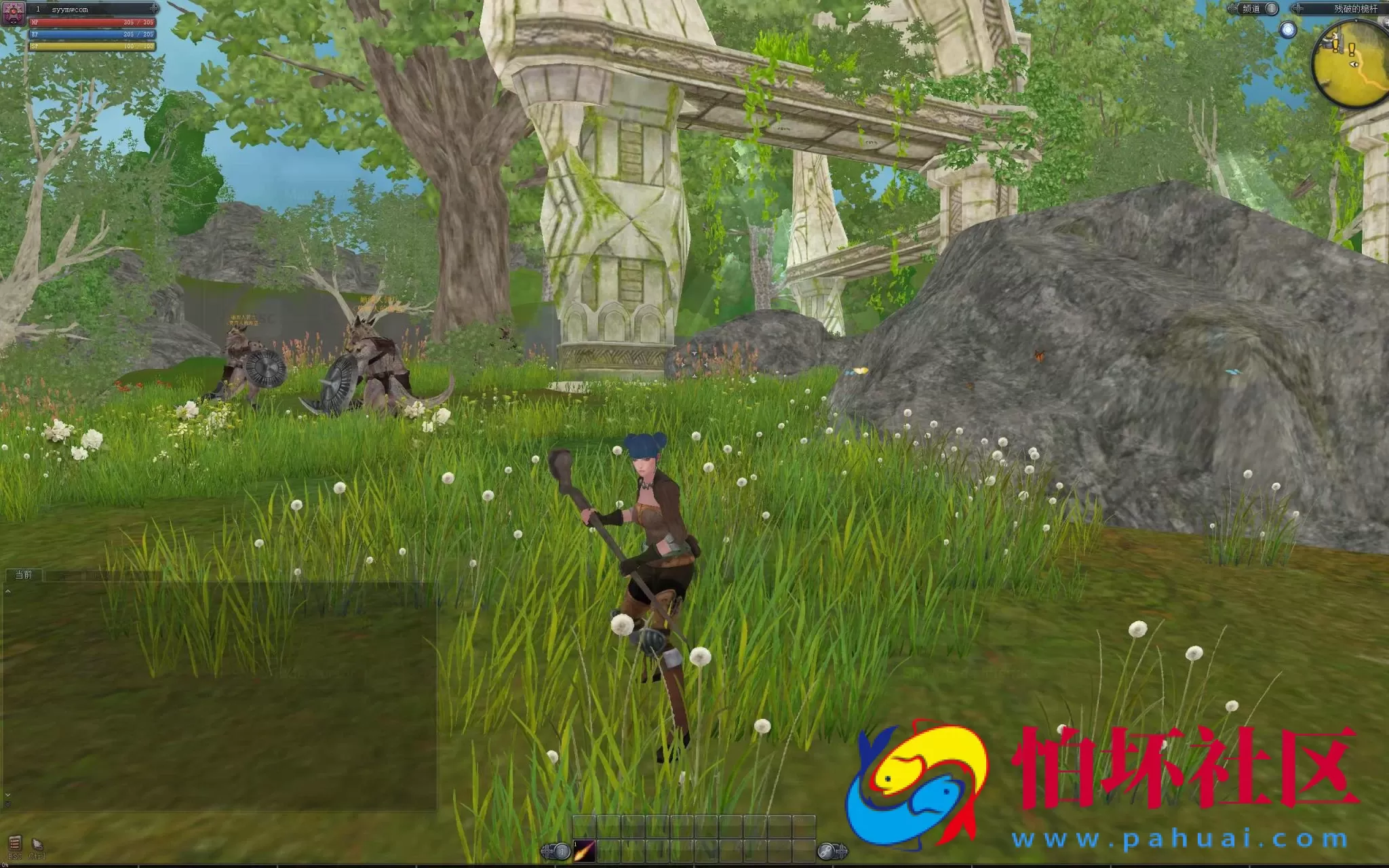Screen dimensions: 1389x868
Task: Click a yellow exclamation quest marker on minimap
Action: 1351,50
